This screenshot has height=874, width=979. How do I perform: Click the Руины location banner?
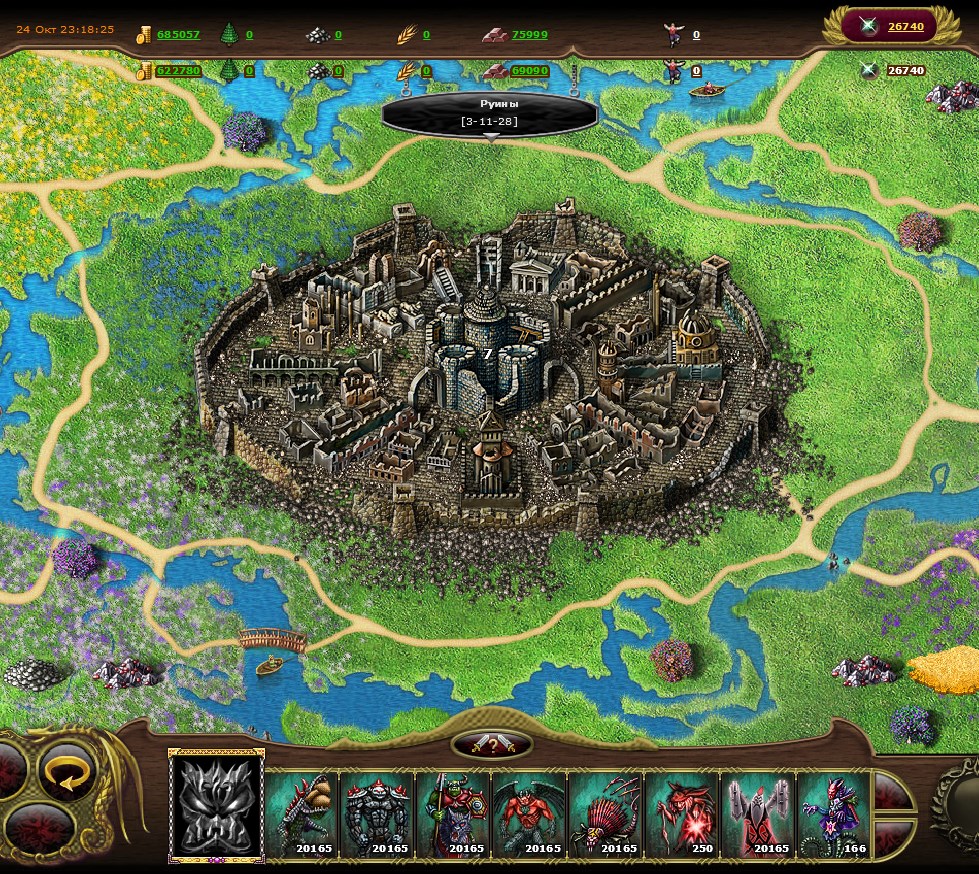tap(489, 112)
